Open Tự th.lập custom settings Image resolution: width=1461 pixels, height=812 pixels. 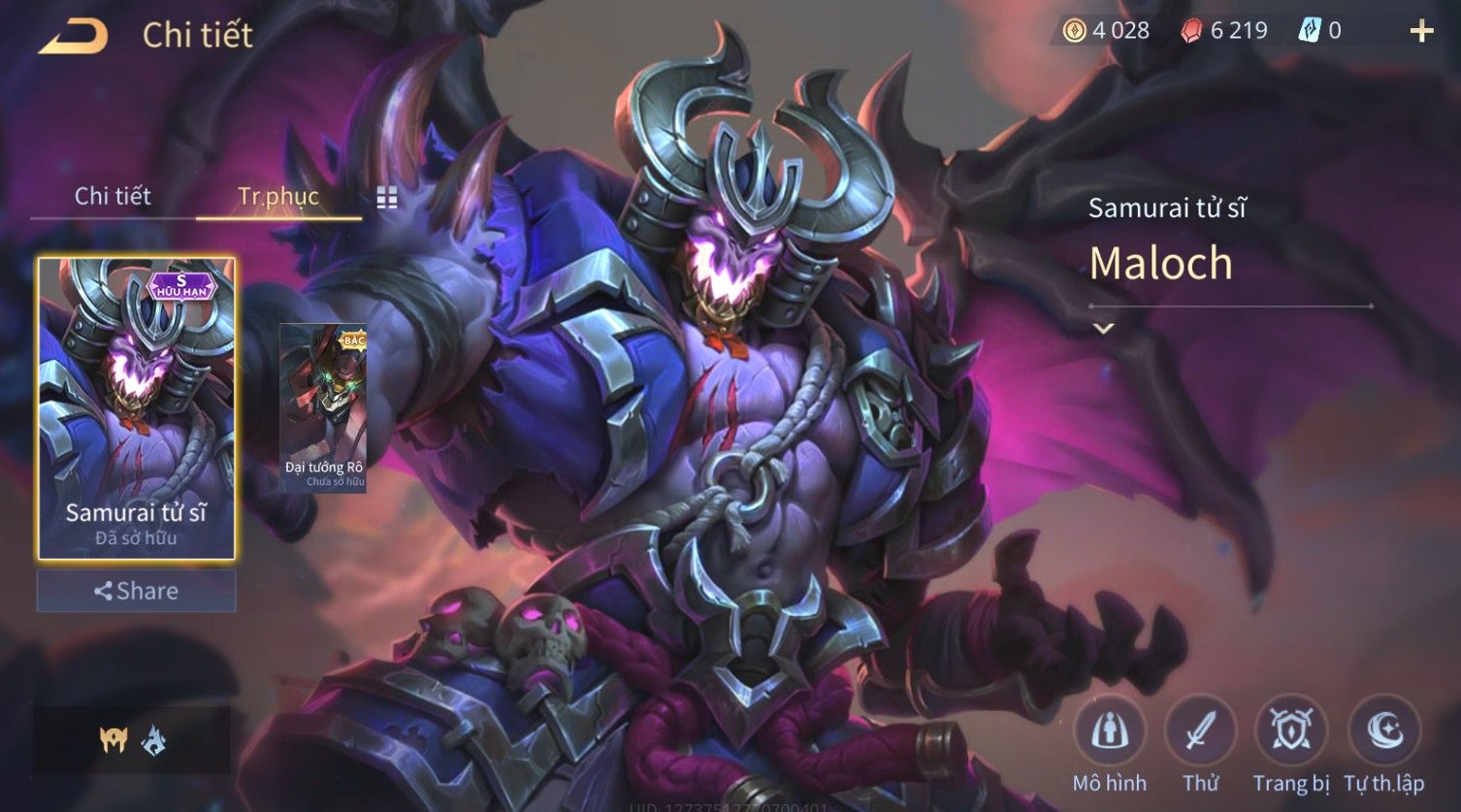(x=1383, y=731)
